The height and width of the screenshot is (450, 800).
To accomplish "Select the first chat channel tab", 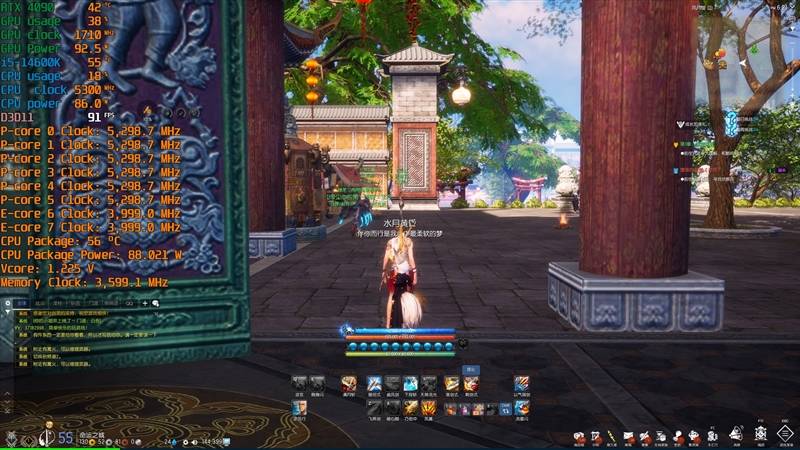I will pyautogui.click(x=19, y=302).
